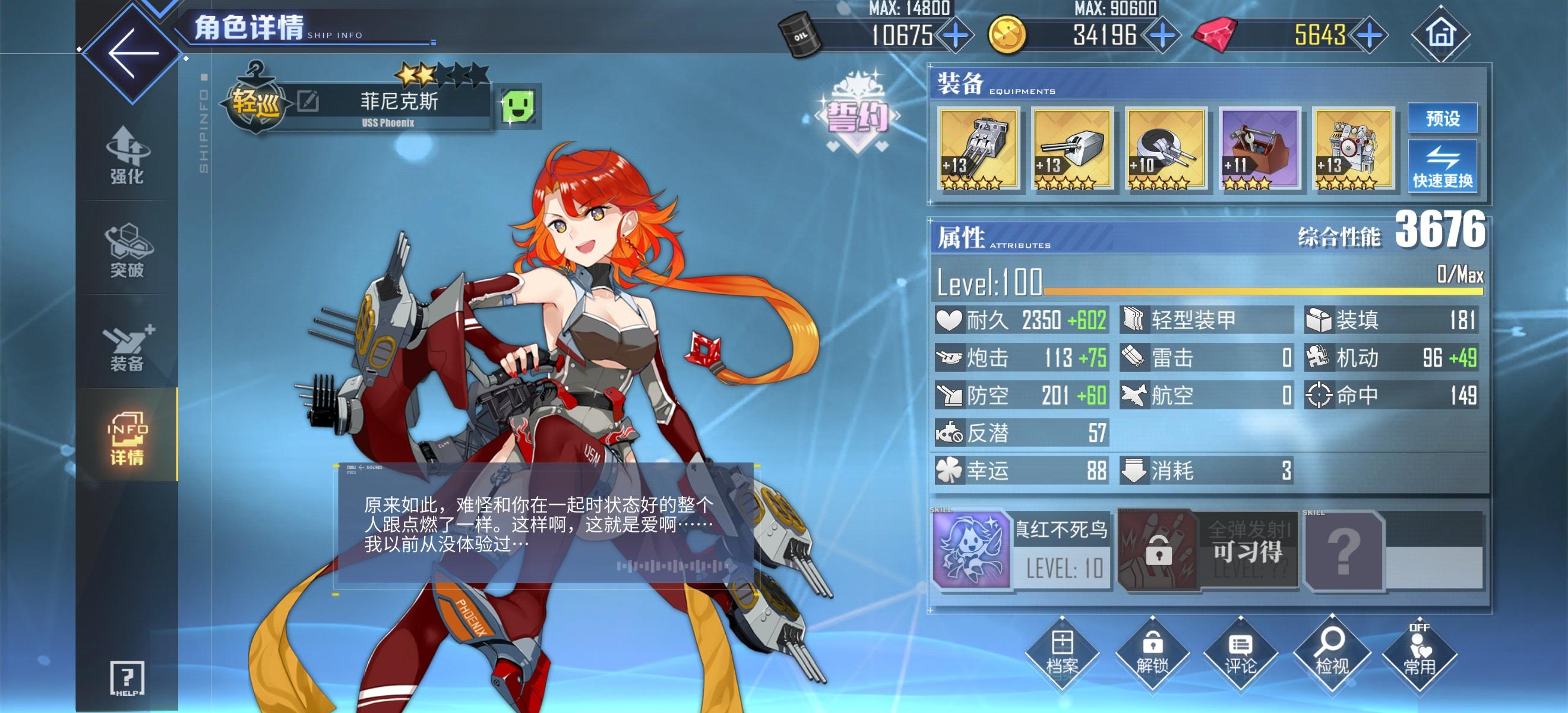Expand oil stock with the plus button

coord(956,36)
